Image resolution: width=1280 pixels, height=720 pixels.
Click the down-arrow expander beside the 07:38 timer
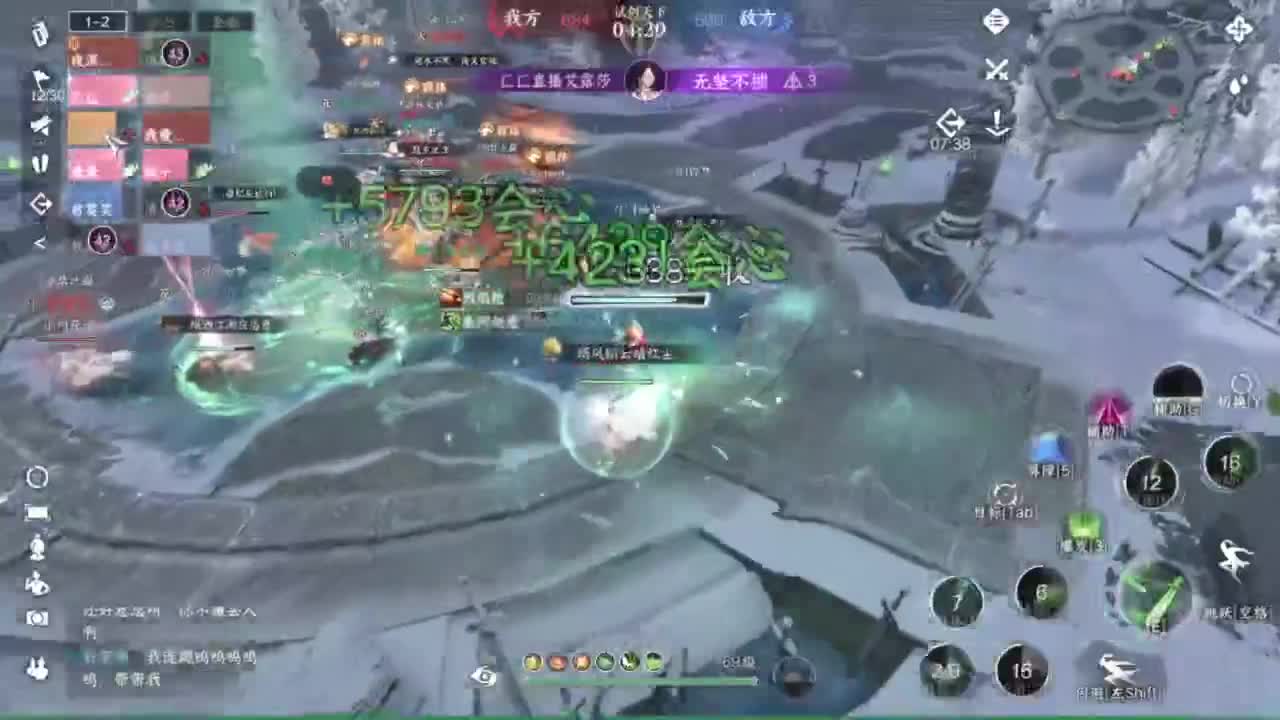pos(997,124)
